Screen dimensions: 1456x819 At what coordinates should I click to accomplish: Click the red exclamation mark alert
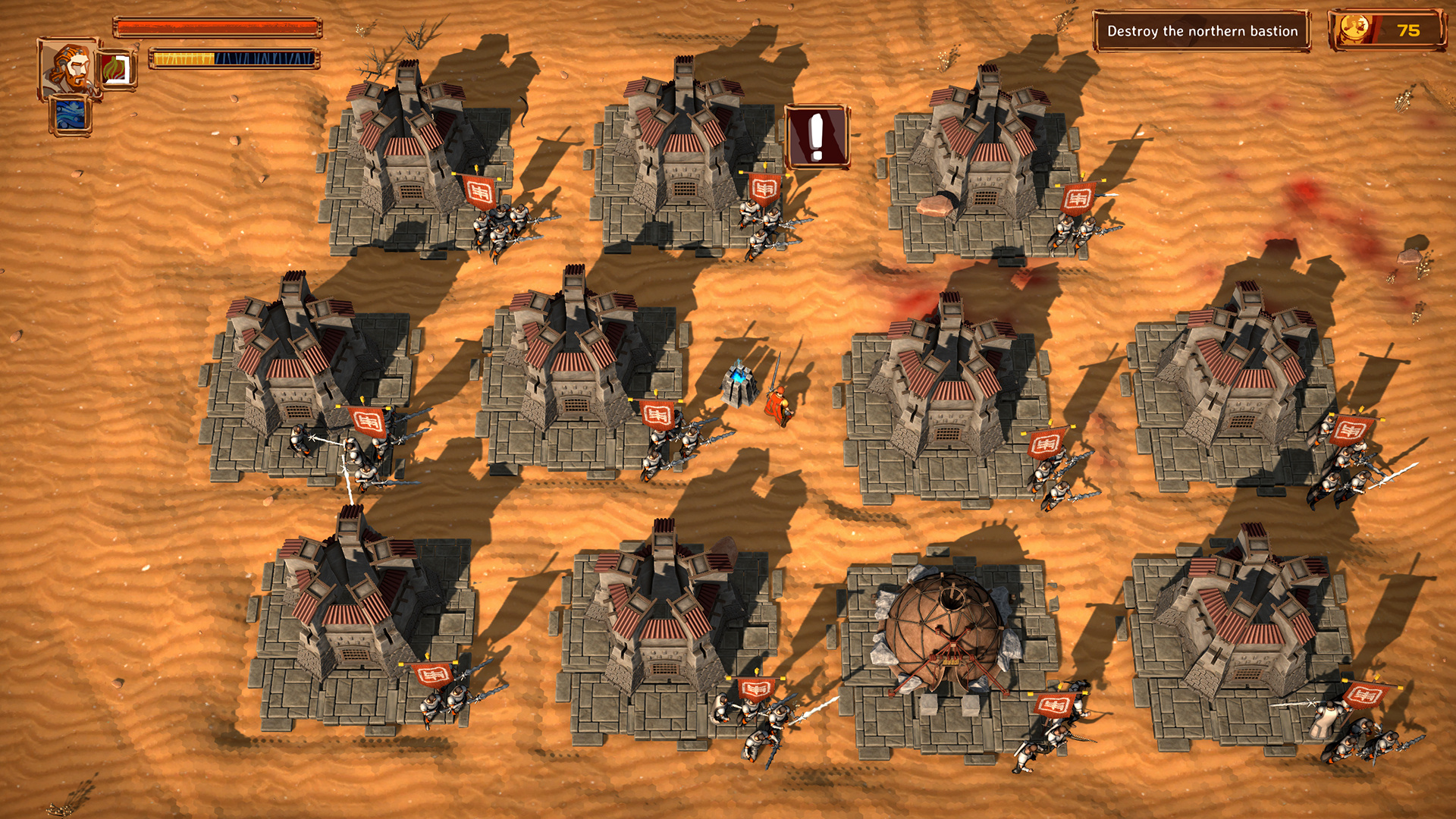point(817,136)
